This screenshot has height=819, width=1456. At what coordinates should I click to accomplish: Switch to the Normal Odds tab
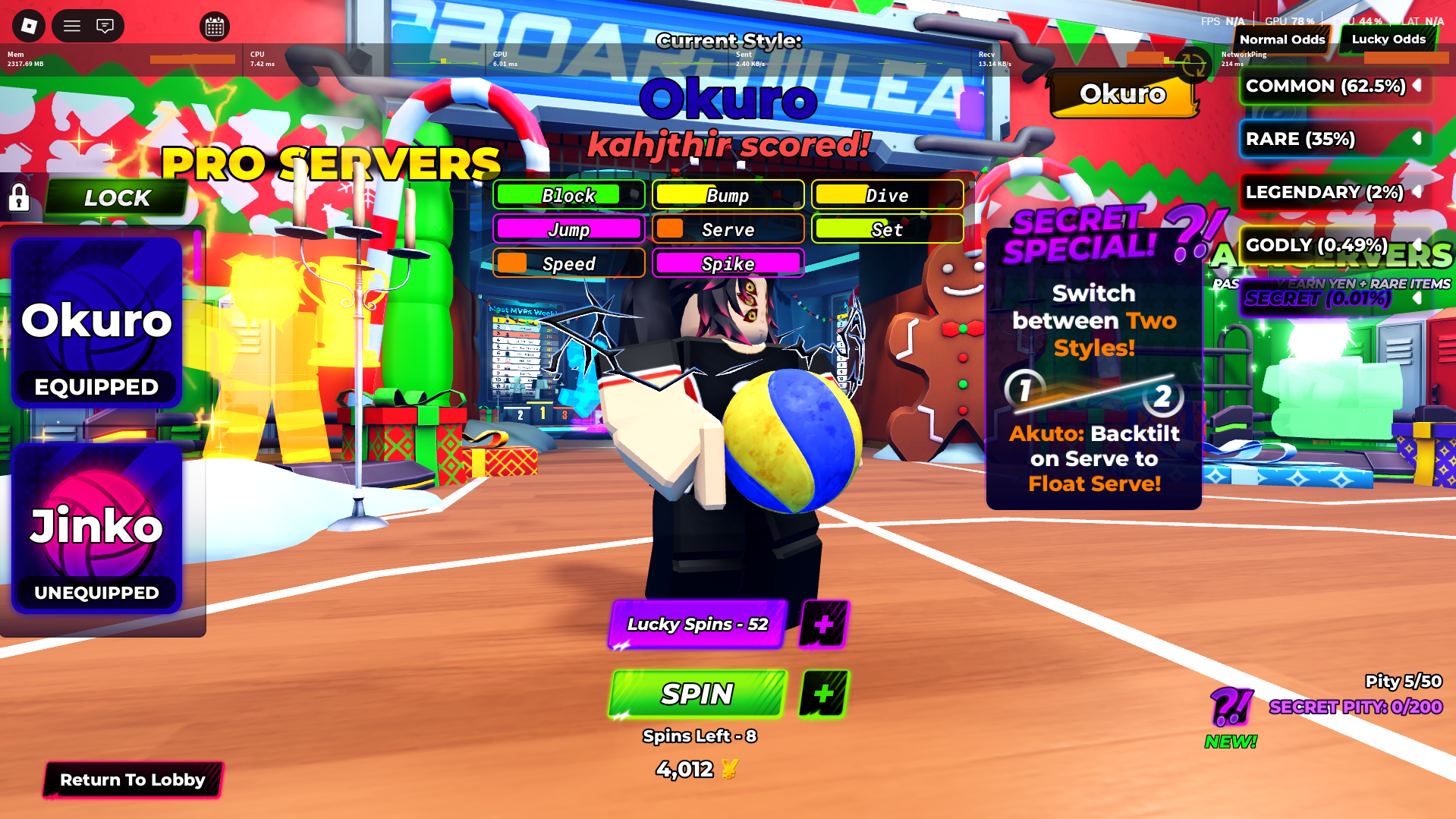(x=1281, y=39)
